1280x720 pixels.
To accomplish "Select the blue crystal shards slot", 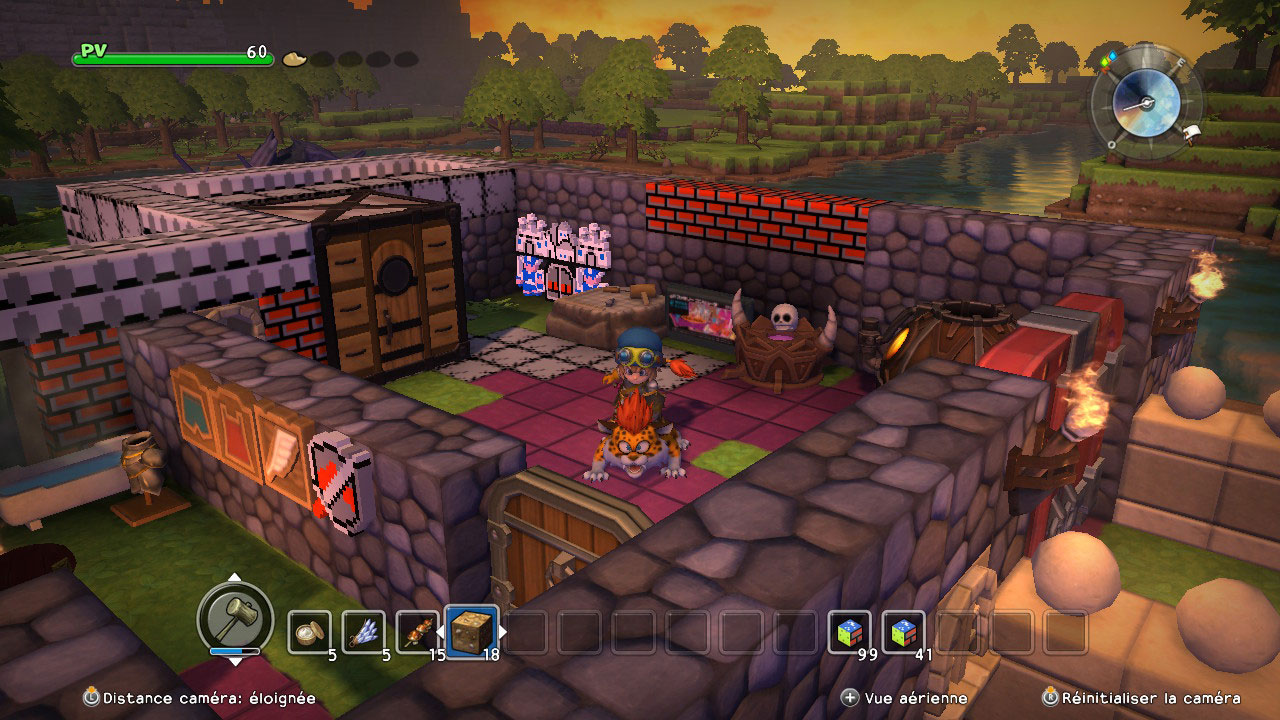I will [363, 631].
